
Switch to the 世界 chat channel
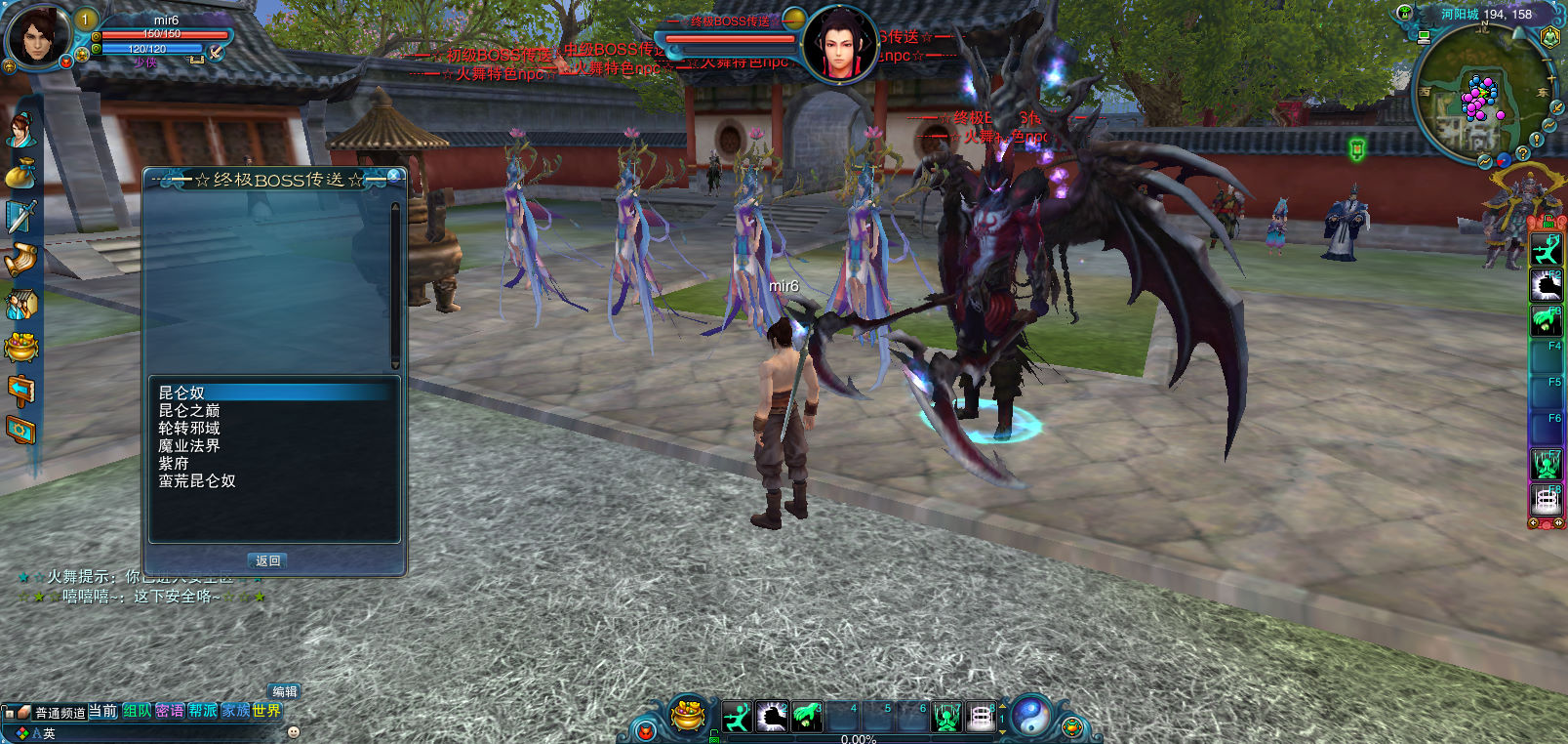(x=266, y=711)
